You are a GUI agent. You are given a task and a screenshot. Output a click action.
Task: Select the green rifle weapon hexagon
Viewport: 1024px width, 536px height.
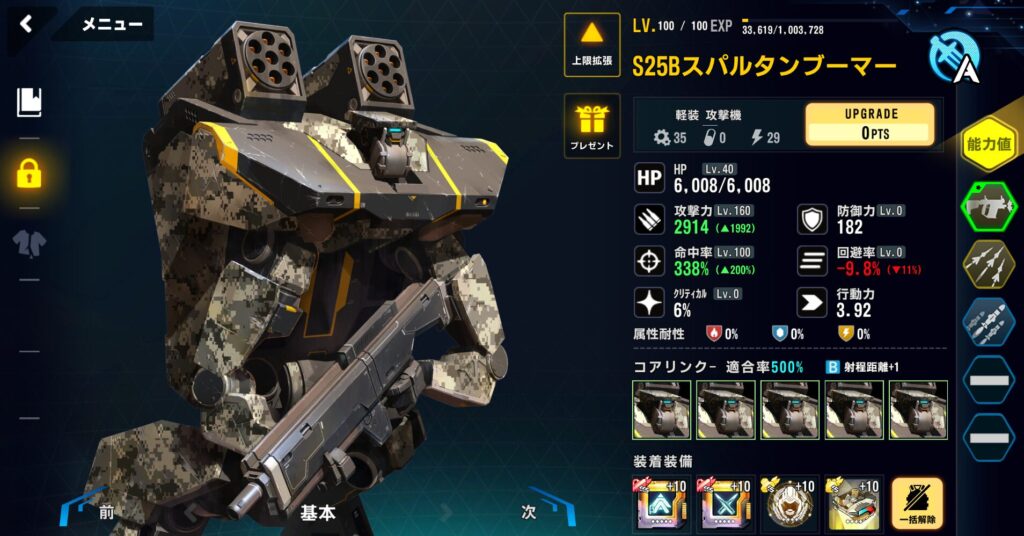point(988,207)
